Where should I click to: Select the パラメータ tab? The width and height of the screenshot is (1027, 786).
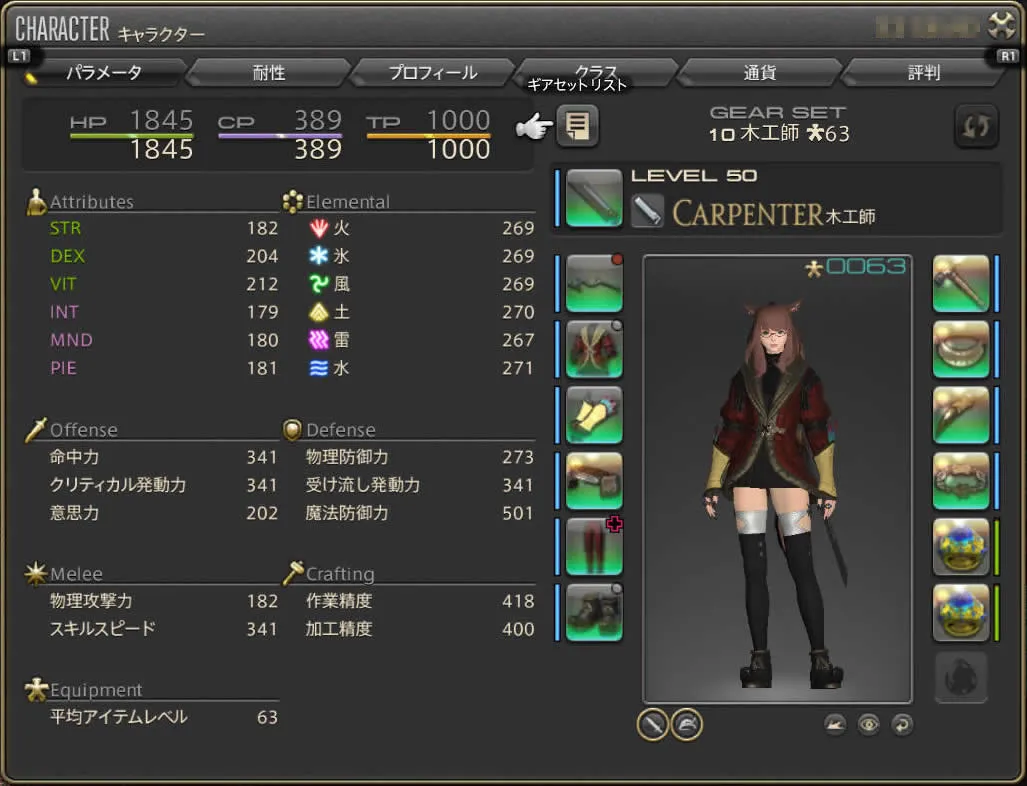click(104, 73)
